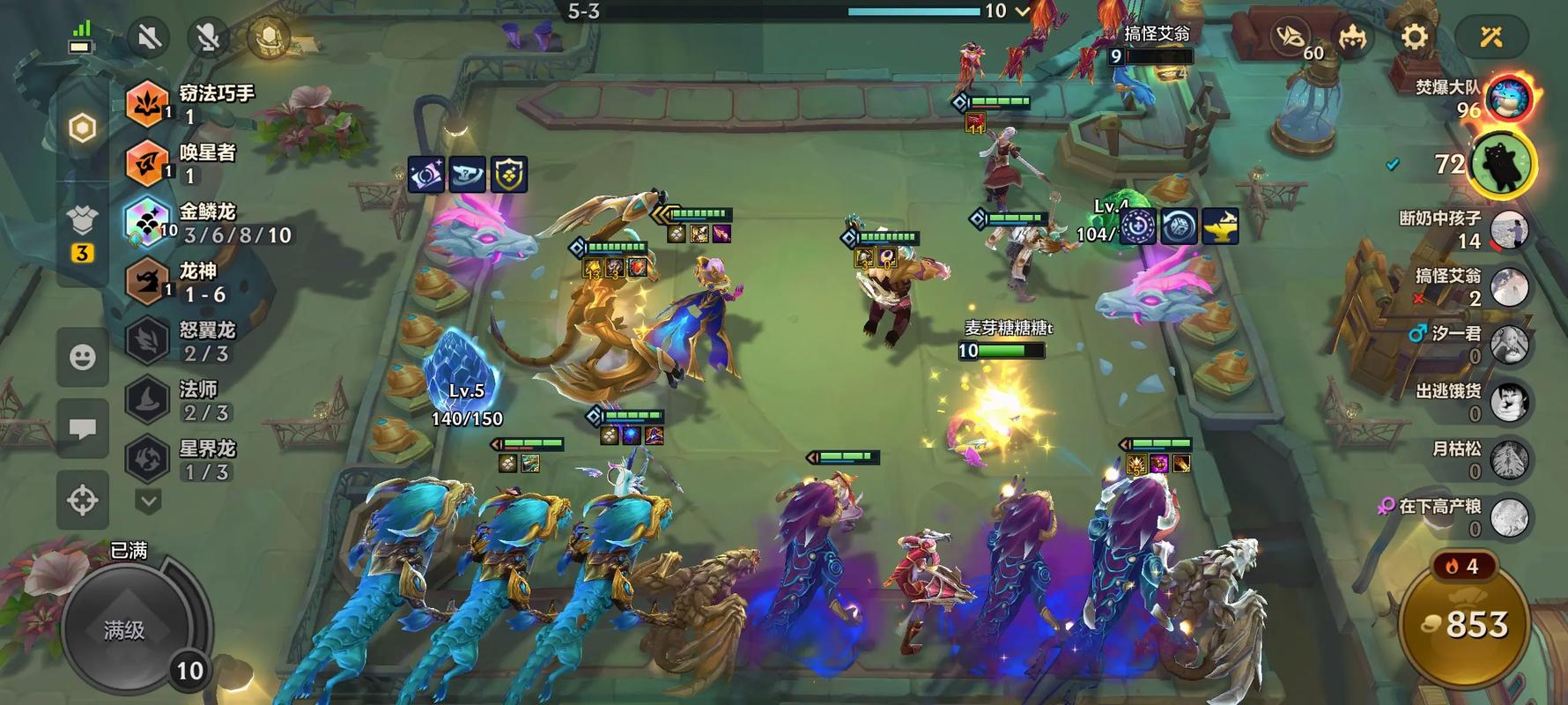Viewport: 1568px width, 705px height.
Task: Click the crosshair locate button
Action: coord(83,500)
